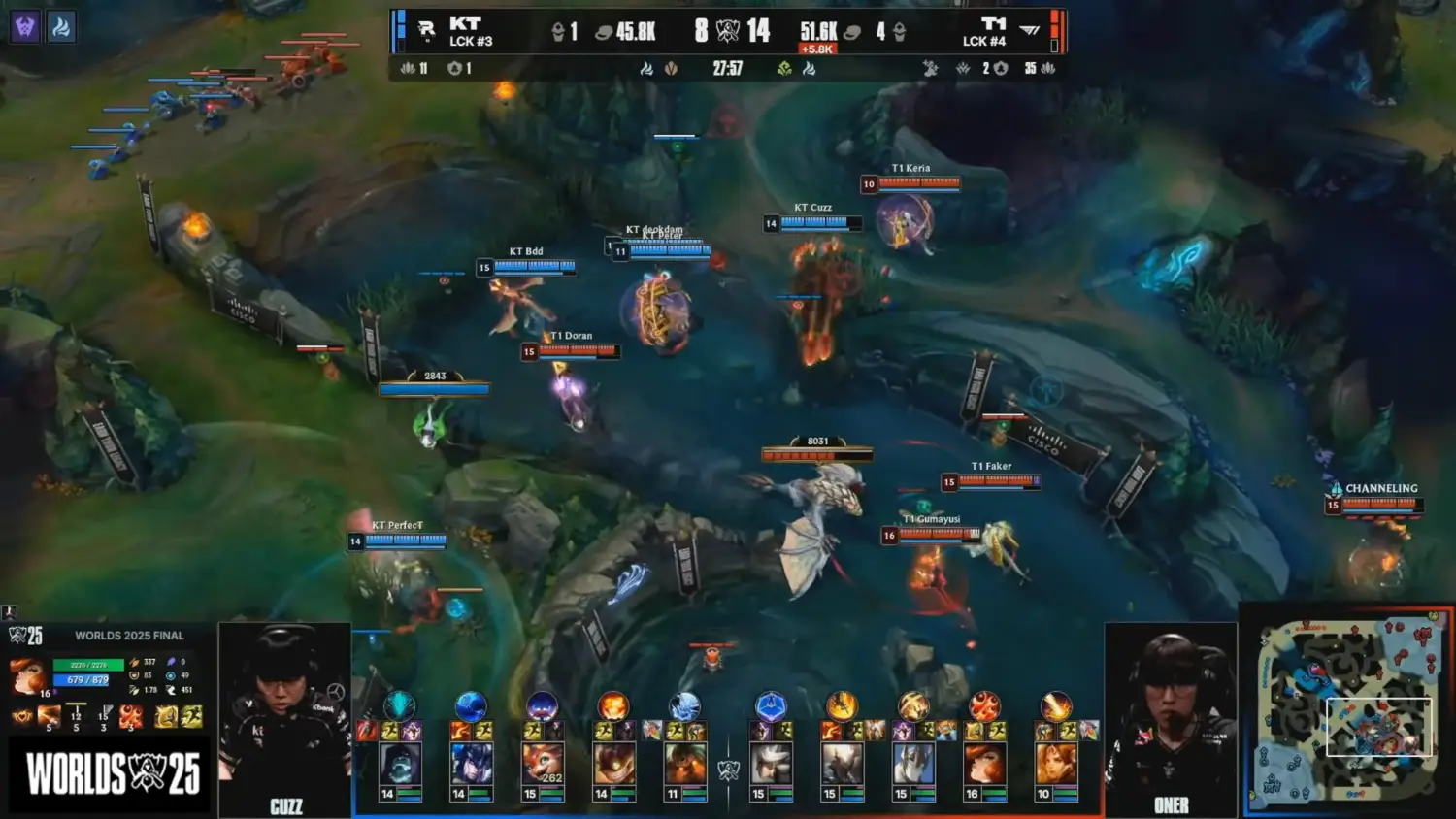
Task: Click the T1 team logo on scoreboard
Action: tap(1030, 30)
